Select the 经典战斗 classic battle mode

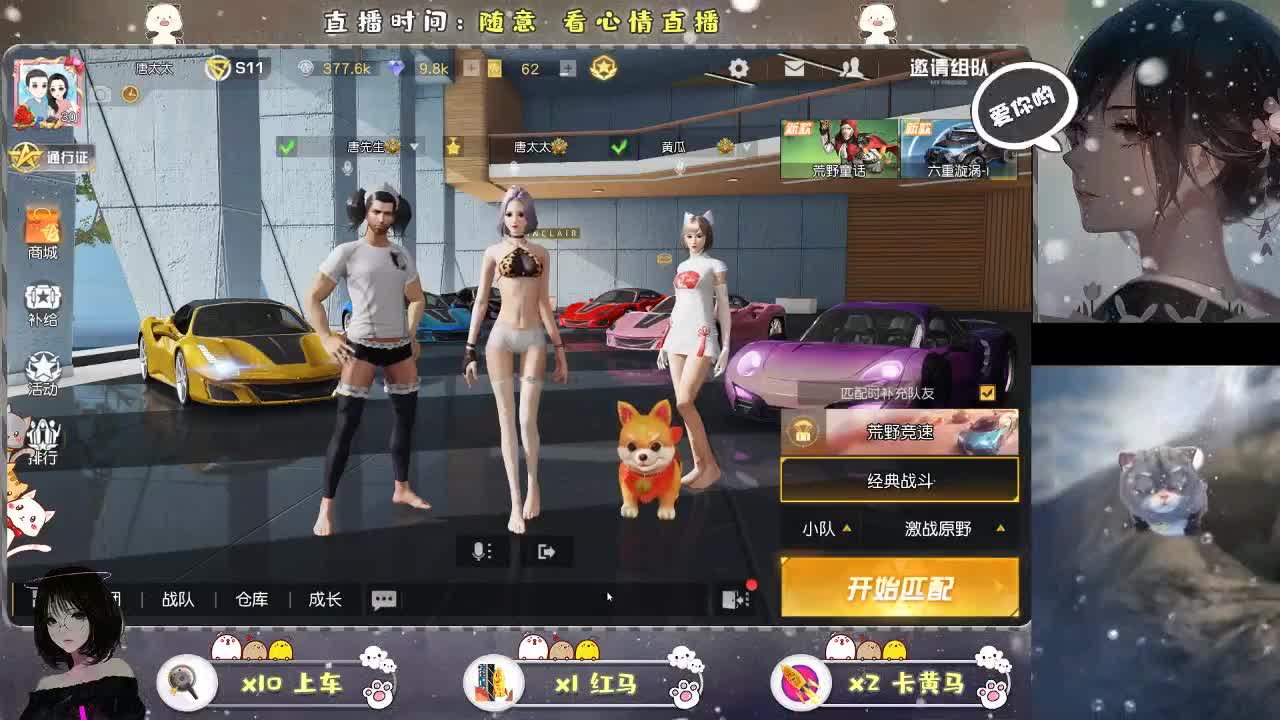coord(897,481)
